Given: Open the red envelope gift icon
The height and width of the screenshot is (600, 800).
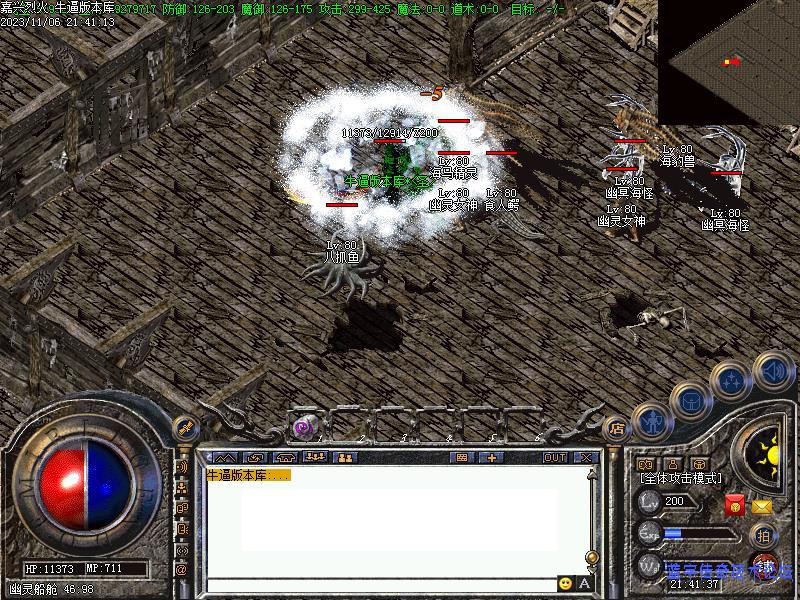Looking at the screenshot, I should point(735,505).
